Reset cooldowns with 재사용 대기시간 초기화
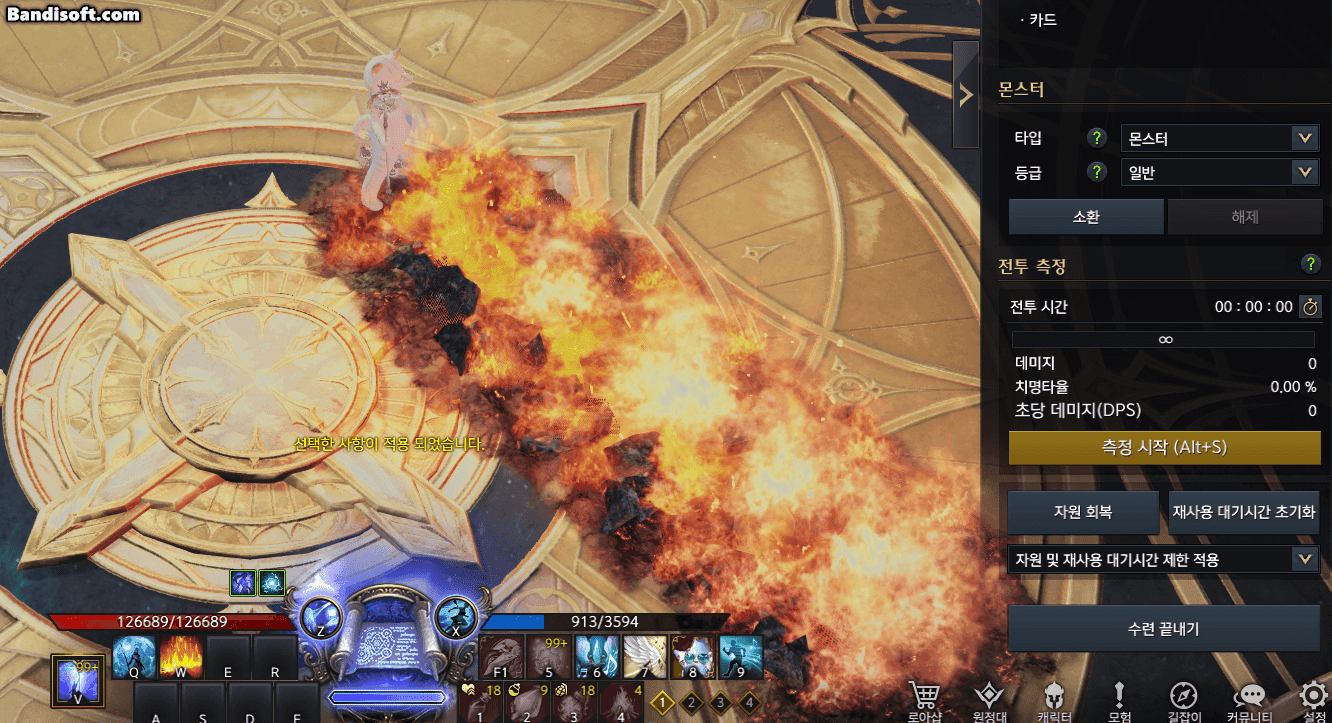Viewport: 1332px width, 723px height. [x=1244, y=512]
